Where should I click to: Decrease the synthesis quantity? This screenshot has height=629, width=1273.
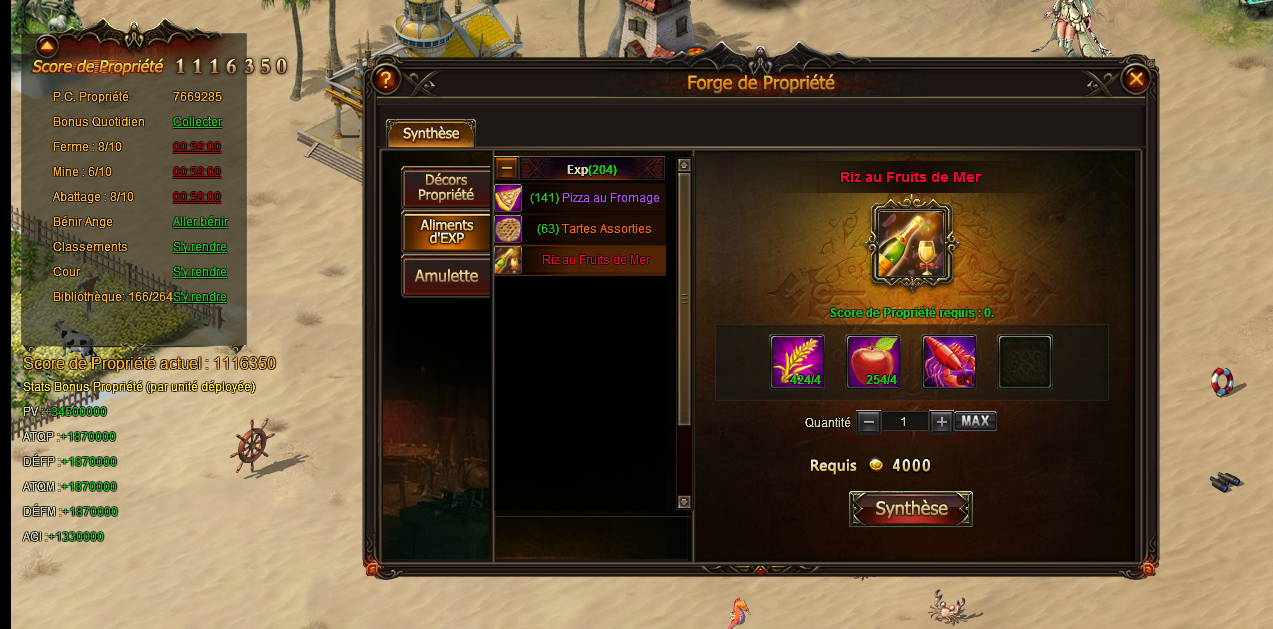pyautogui.click(x=869, y=422)
